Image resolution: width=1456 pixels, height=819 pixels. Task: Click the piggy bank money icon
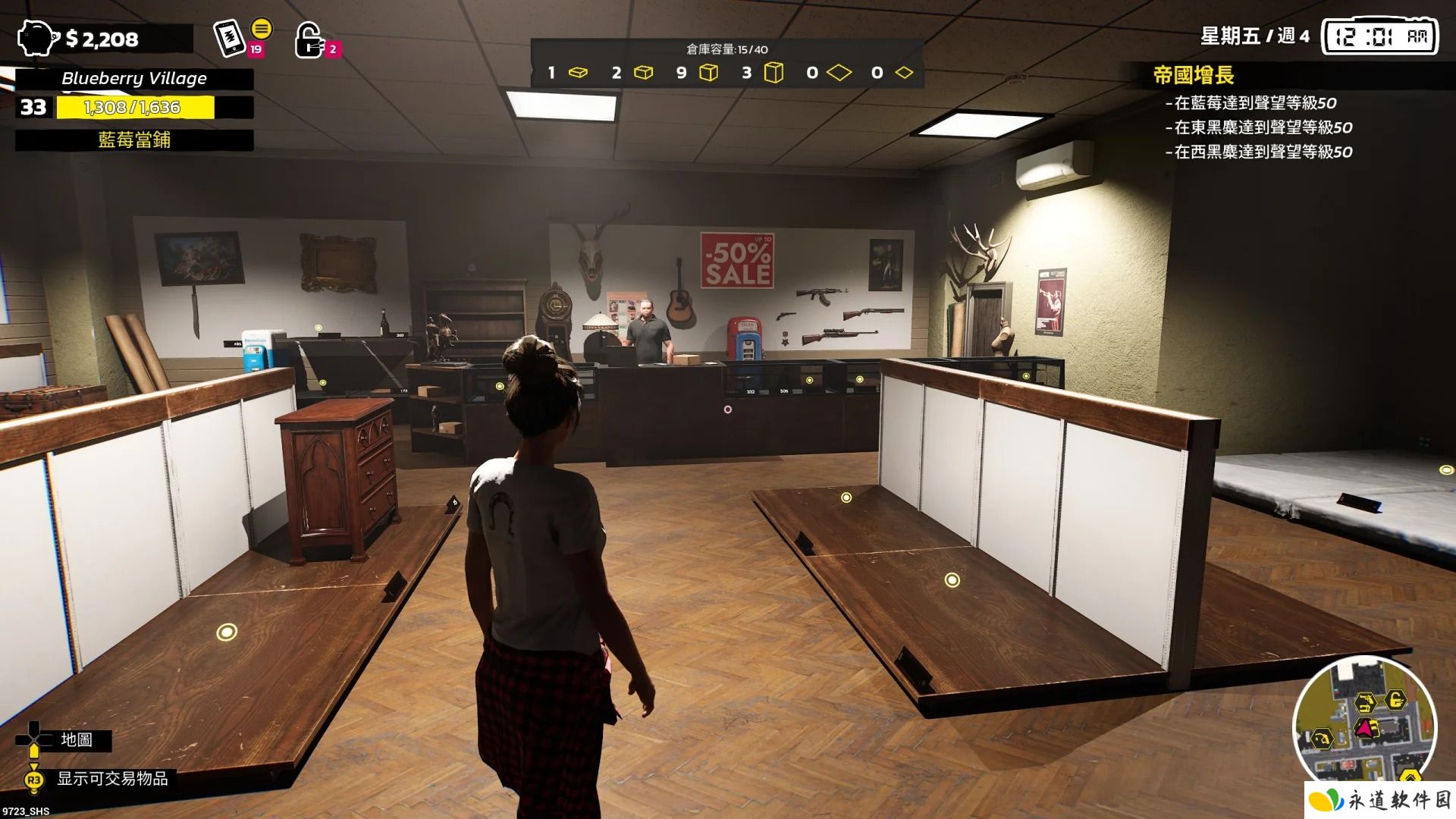point(37,38)
